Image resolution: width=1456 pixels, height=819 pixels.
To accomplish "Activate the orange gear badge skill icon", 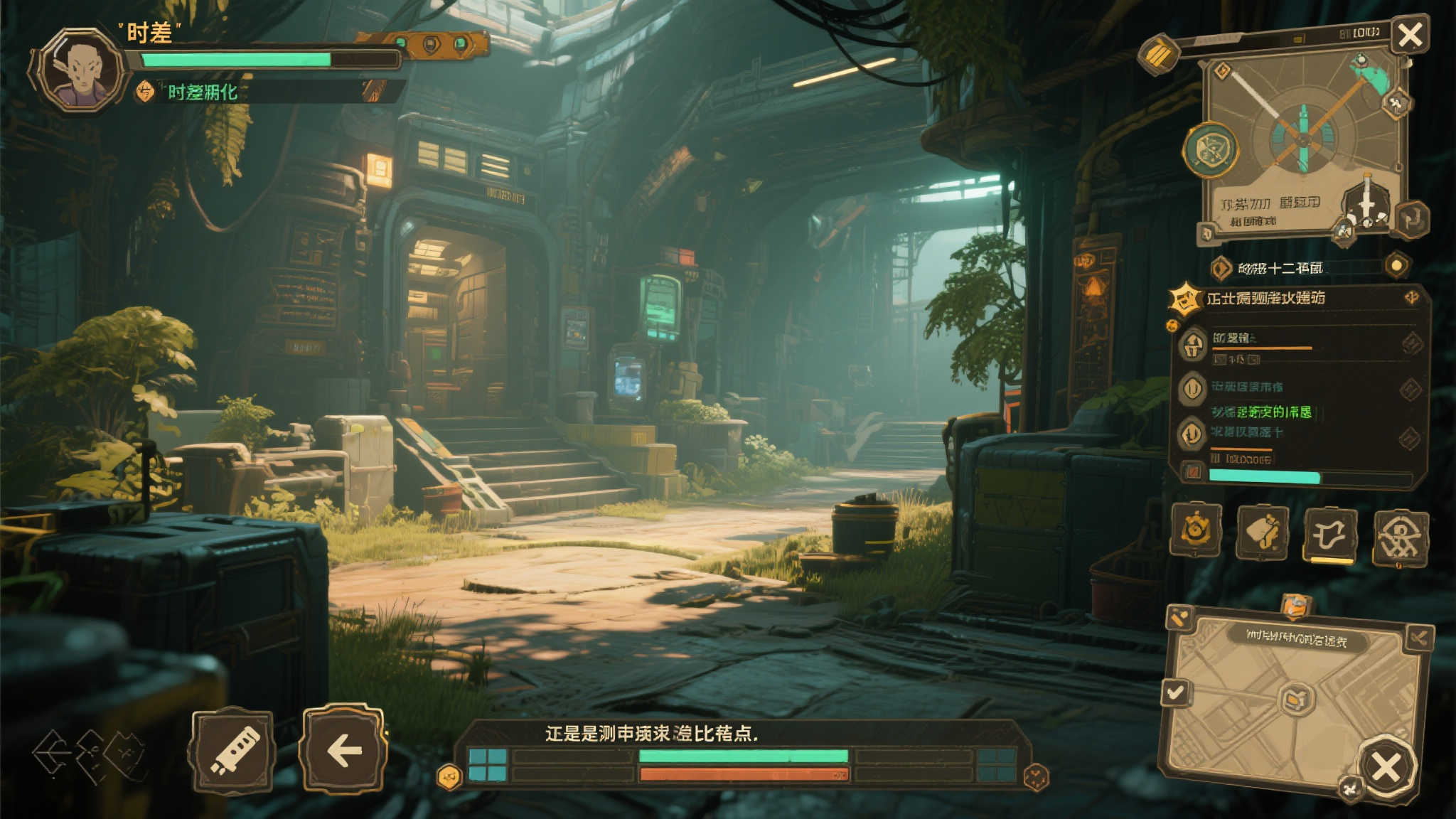I will (1196, 530).
